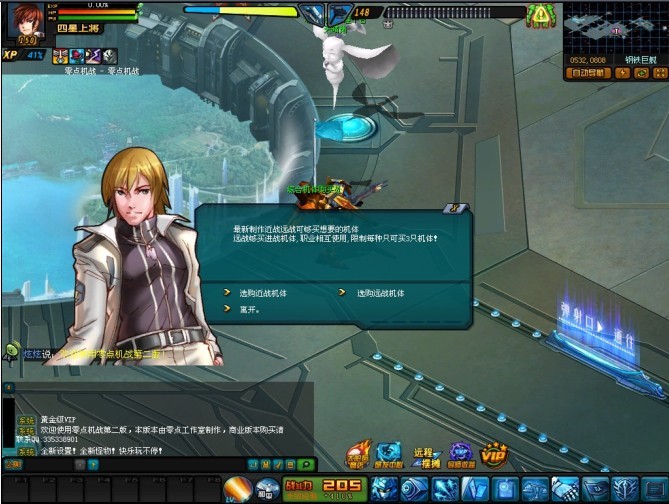Viewport: 669px width, 504px height.
Task: Open the mechanical glove menu icon
Action: point(566,489)
